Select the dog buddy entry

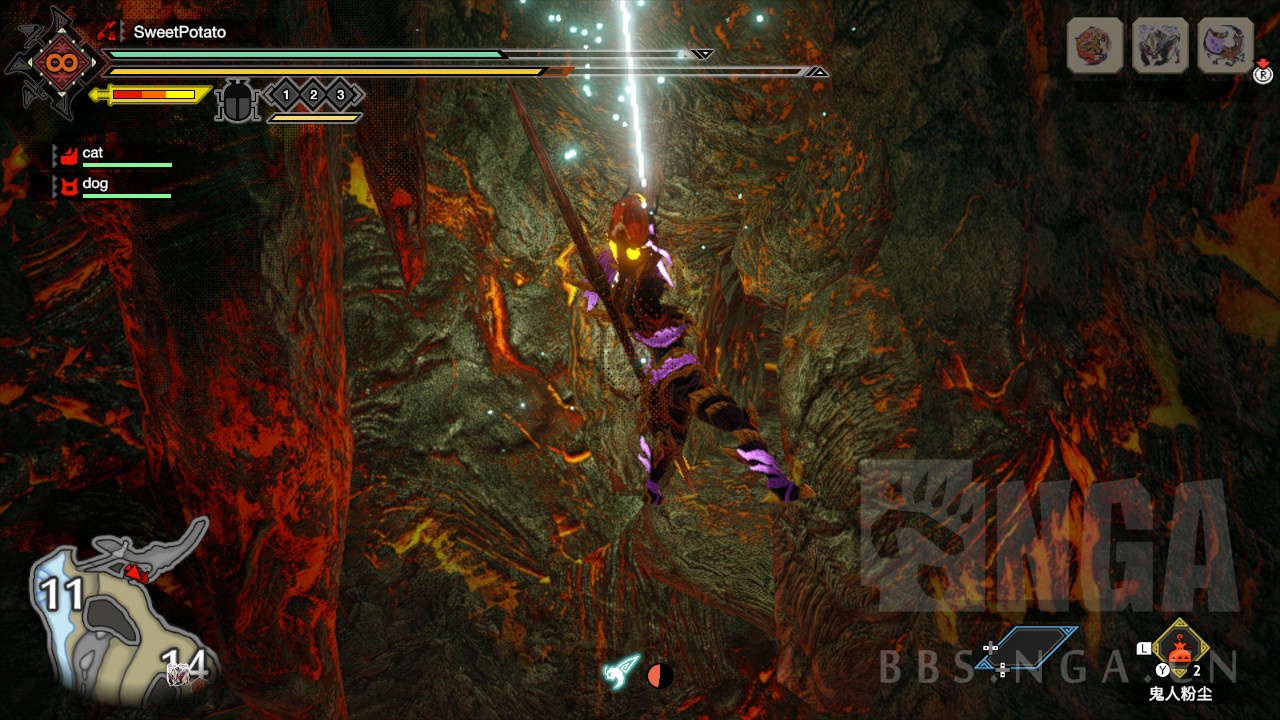(x=95, y=185)
